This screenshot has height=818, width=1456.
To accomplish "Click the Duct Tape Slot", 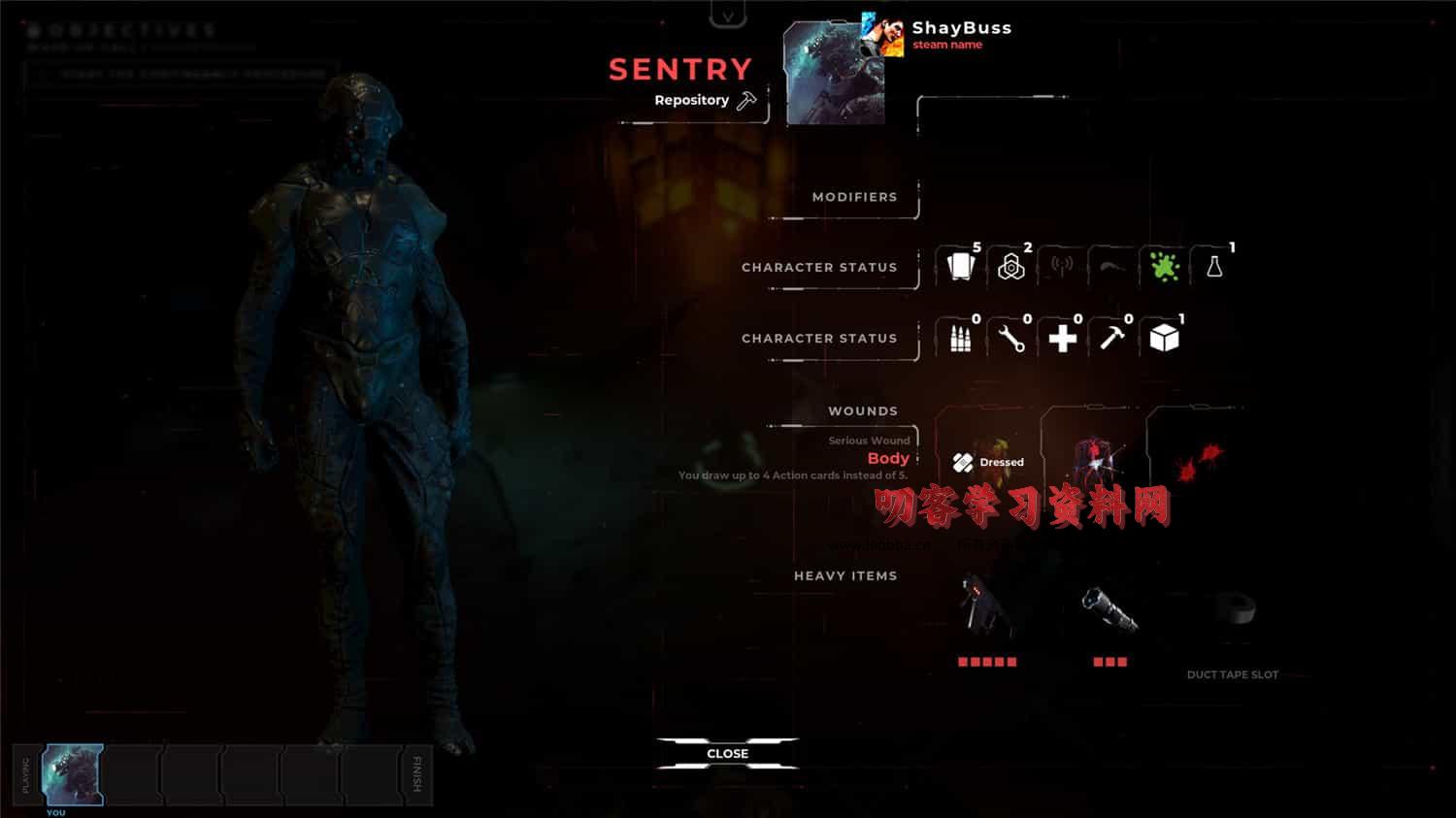I will pos(1232,621).
